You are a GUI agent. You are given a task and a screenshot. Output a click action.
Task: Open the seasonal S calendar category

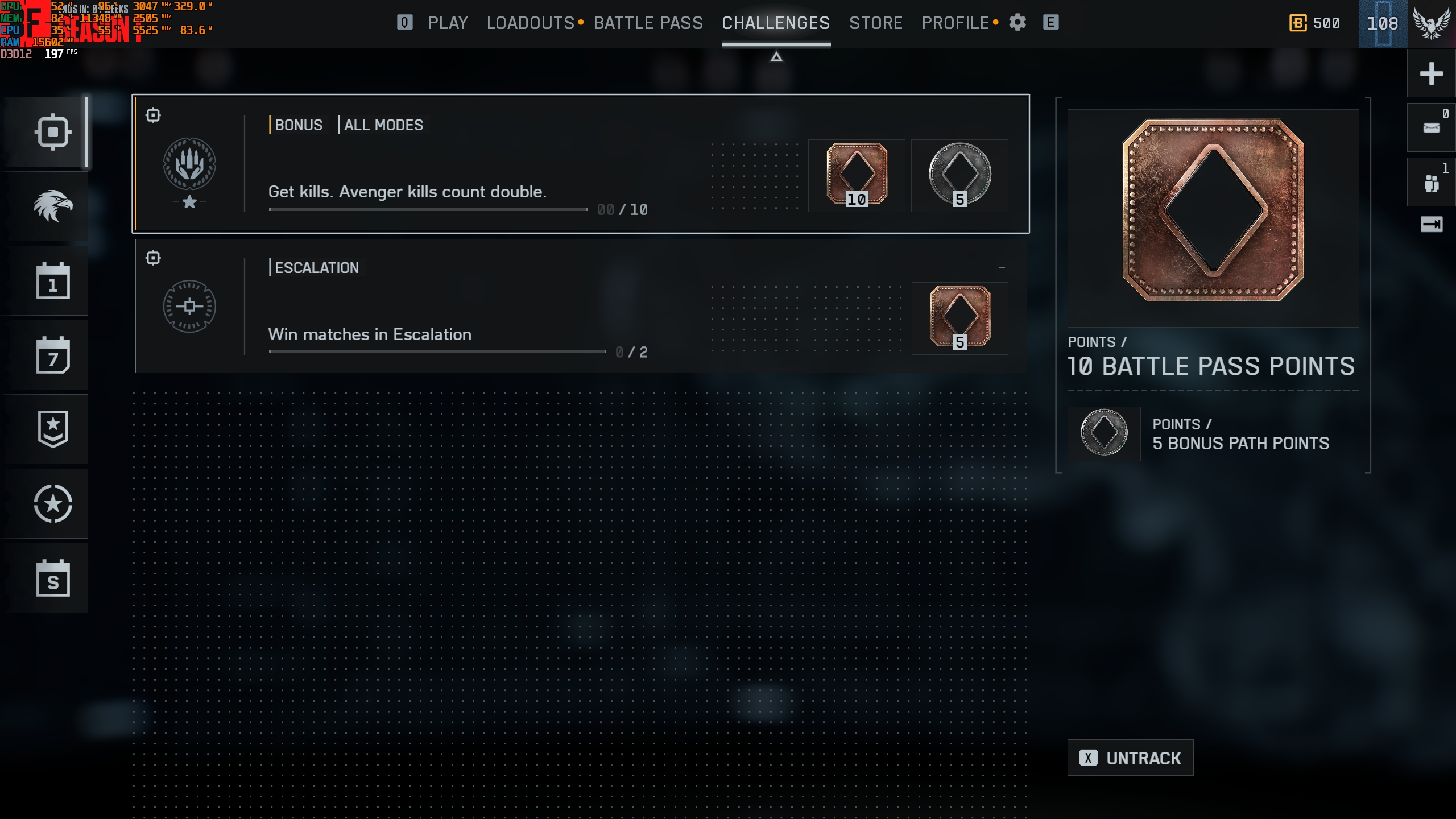pyautogui.click(x=52, y=578)
